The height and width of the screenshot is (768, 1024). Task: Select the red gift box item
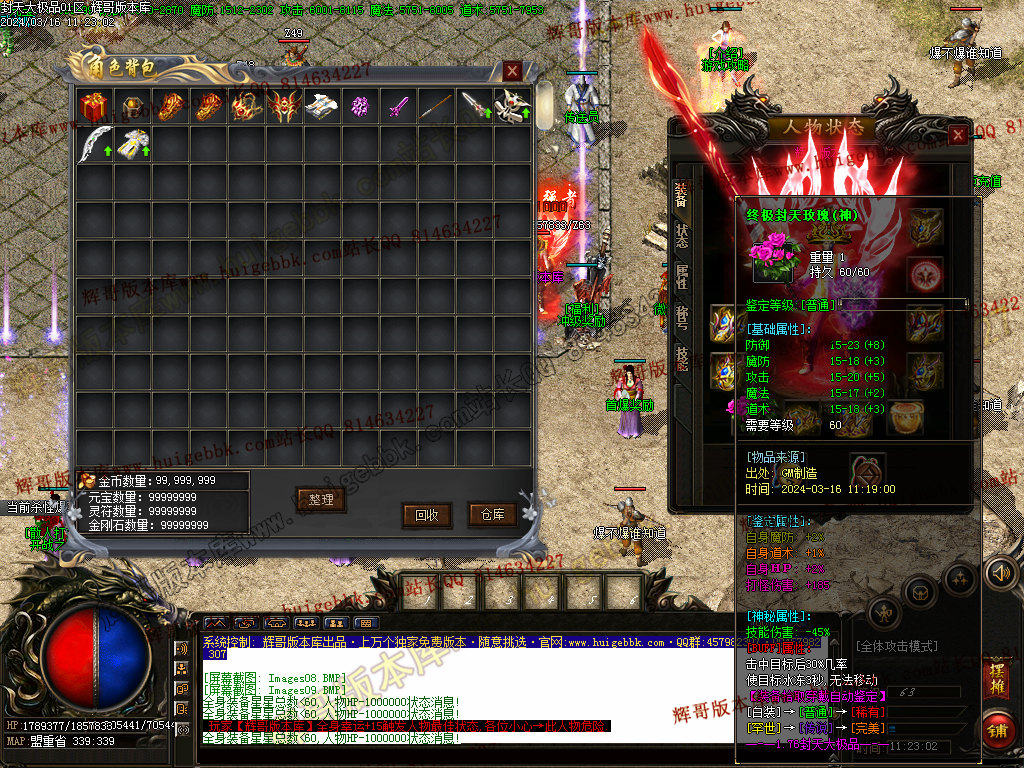pyautogui.click(x=94, y=106)
